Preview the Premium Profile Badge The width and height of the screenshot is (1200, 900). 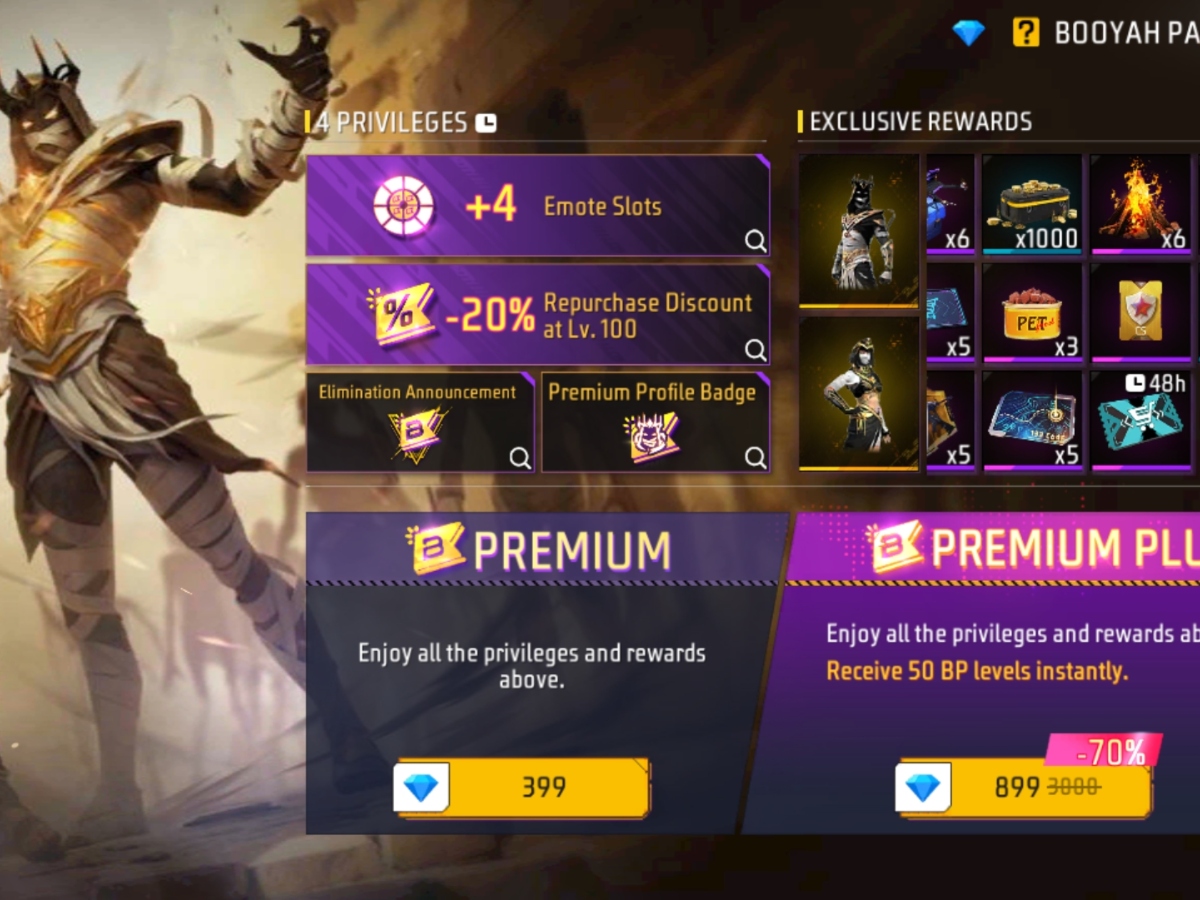click(x=656, y=422)
